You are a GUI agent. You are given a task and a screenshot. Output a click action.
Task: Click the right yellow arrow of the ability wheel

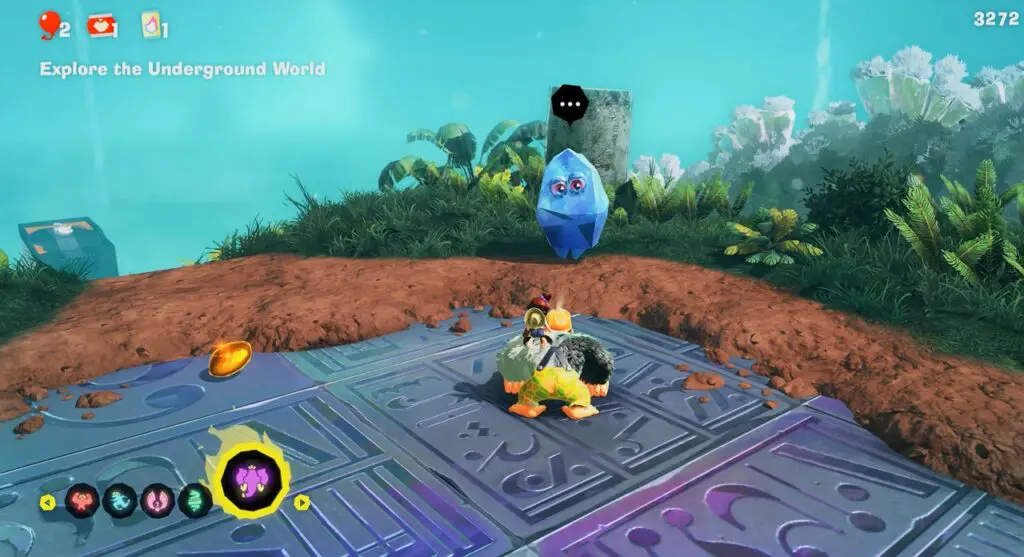(301, 502)
